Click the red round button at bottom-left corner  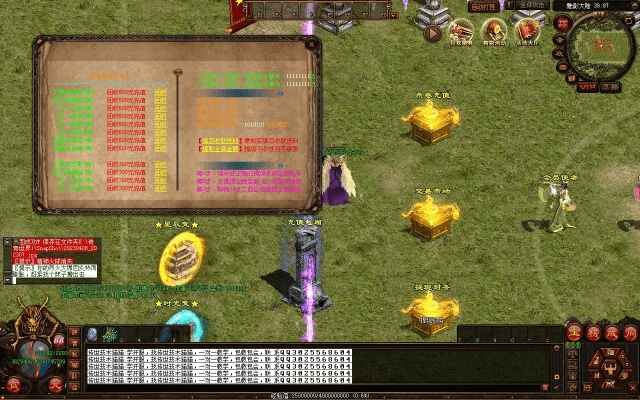click(x=14, y=385)
